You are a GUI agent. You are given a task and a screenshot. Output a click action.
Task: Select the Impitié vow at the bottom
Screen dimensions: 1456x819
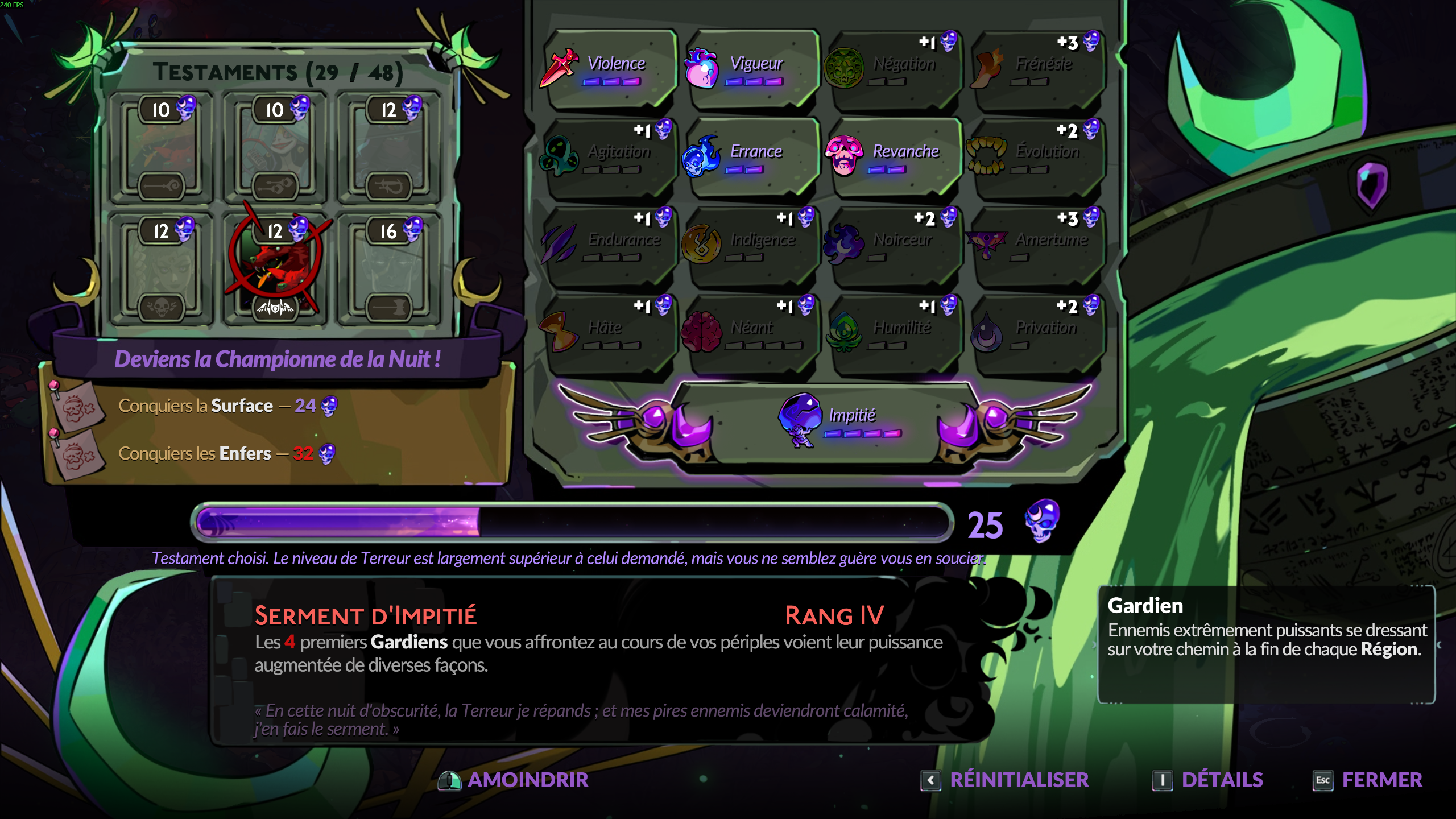pos(830,421)
